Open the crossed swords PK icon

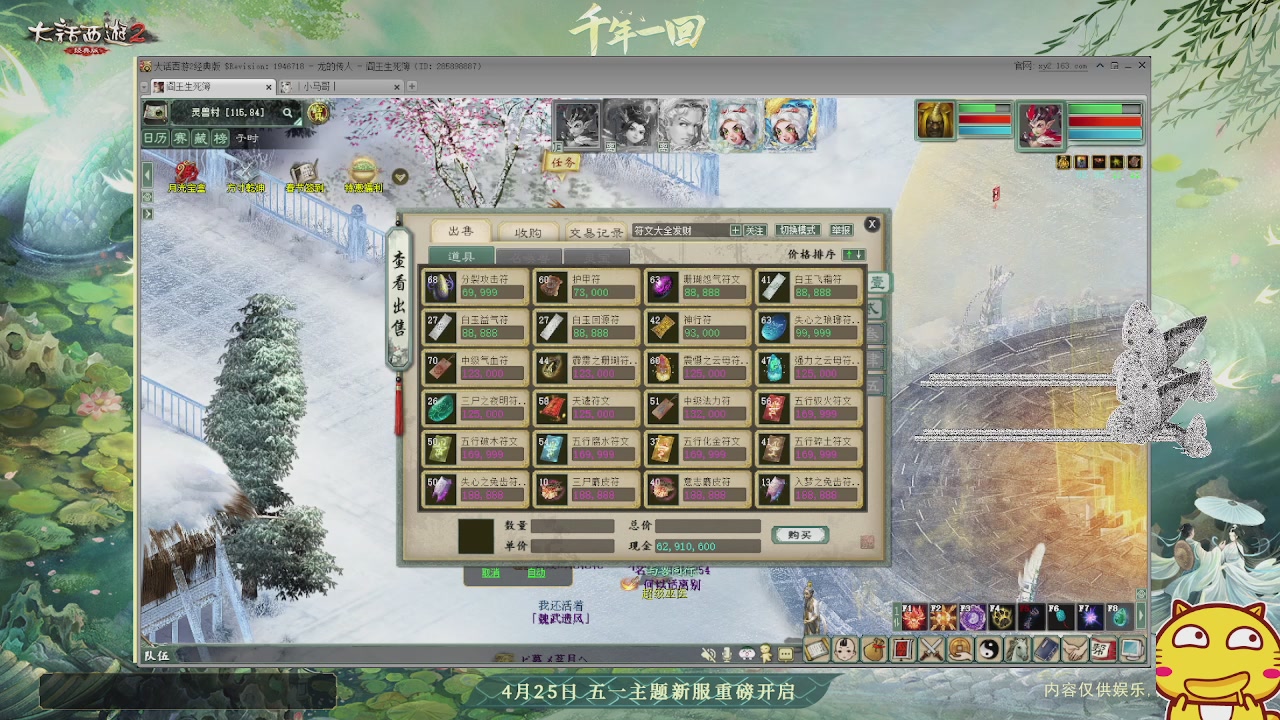pos(930,650)
